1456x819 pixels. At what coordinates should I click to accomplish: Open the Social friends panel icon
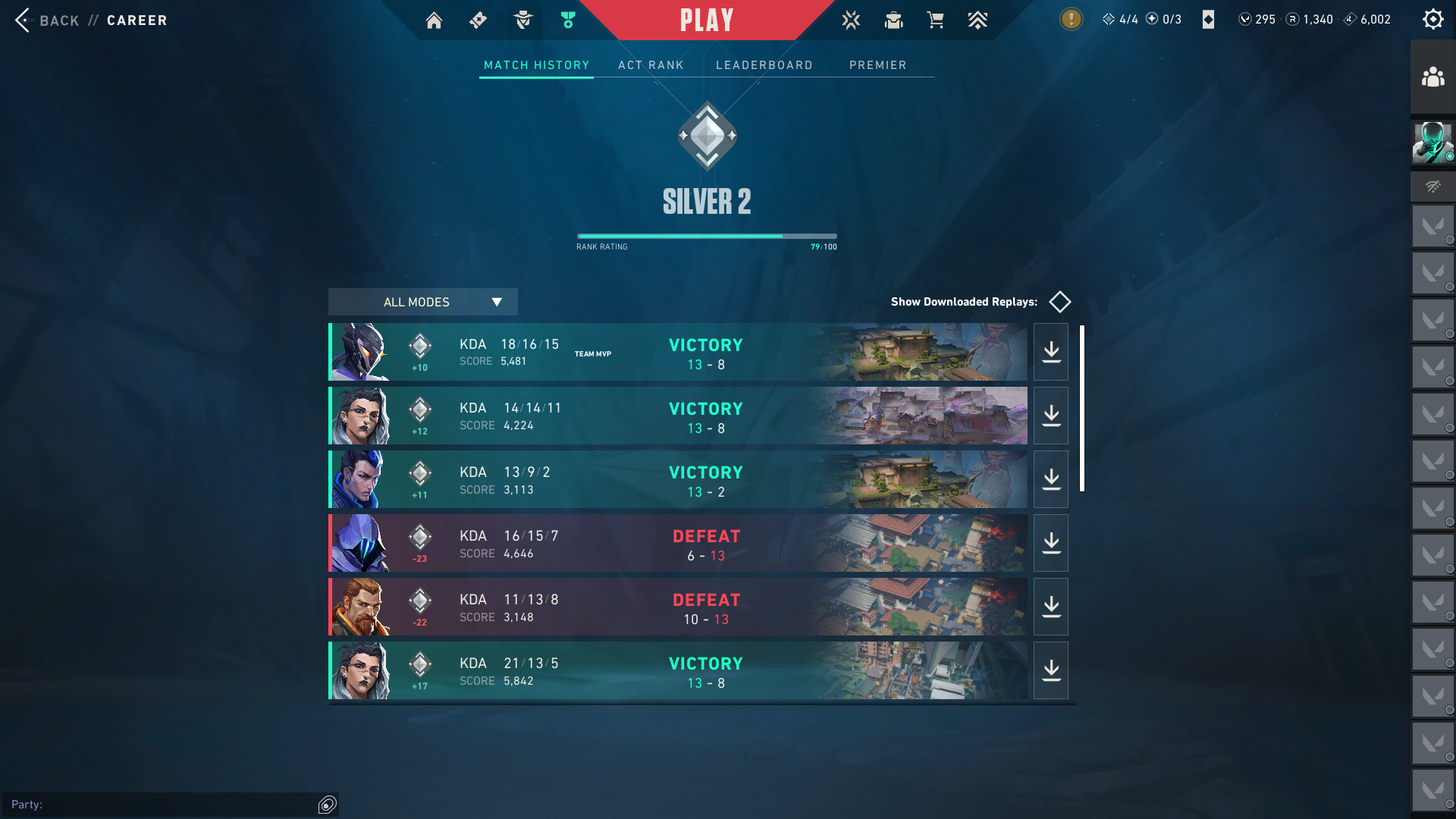coord(1432,76)
